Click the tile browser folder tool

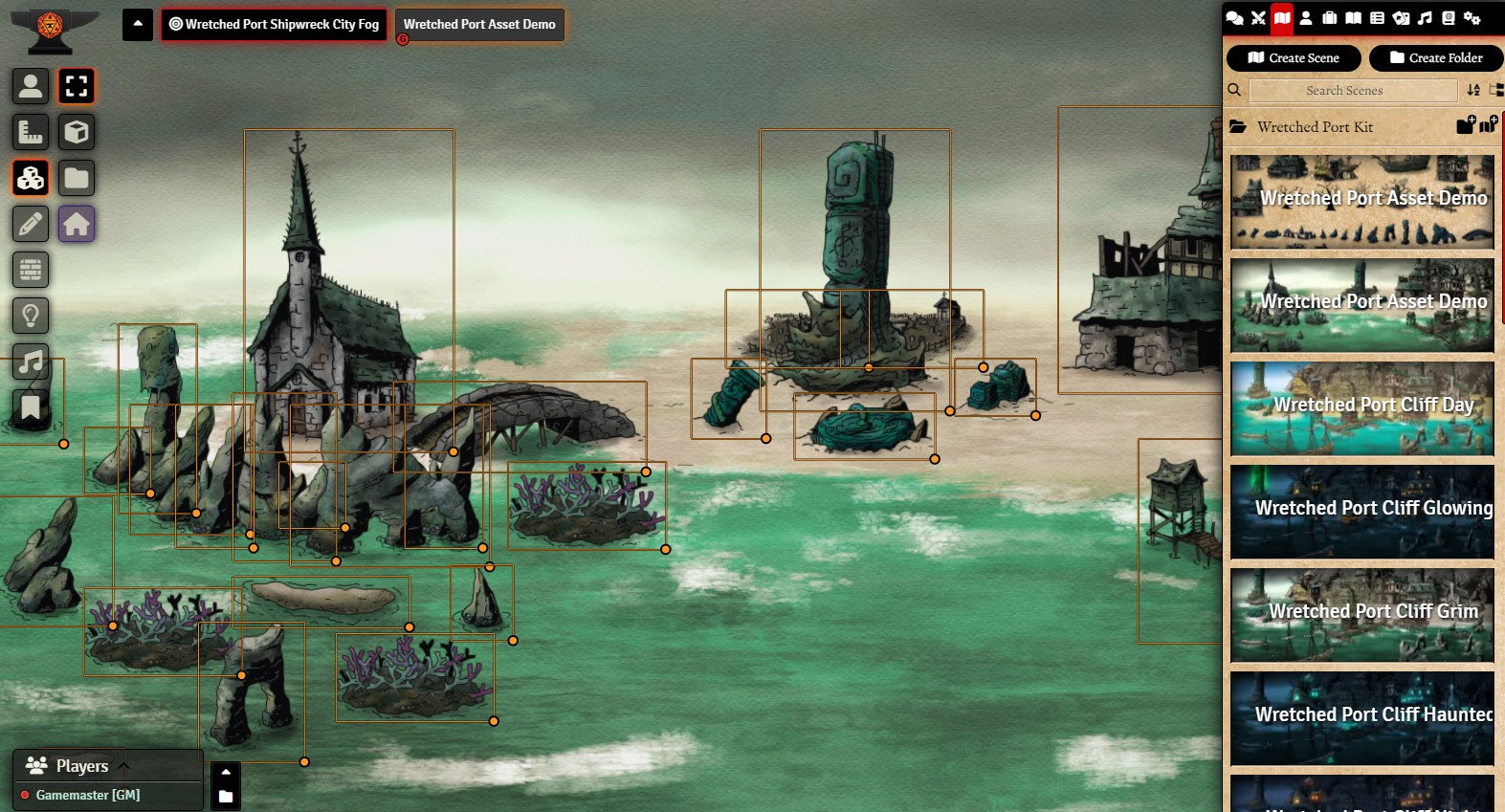pos(77,178)
